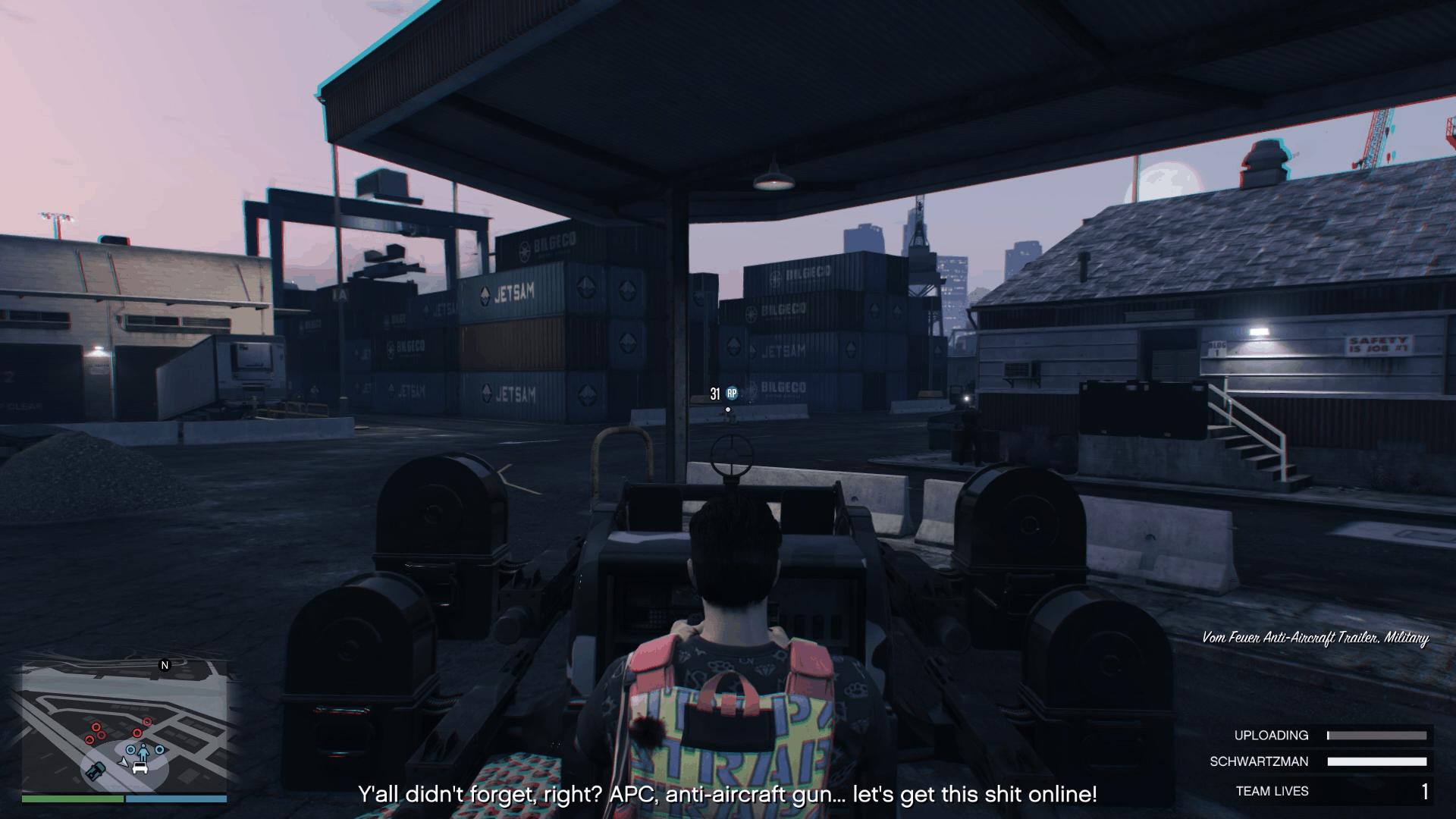Select the dark truck blip on the minimap
This screenshot has height=819, width=1456.
click(96, 771)
